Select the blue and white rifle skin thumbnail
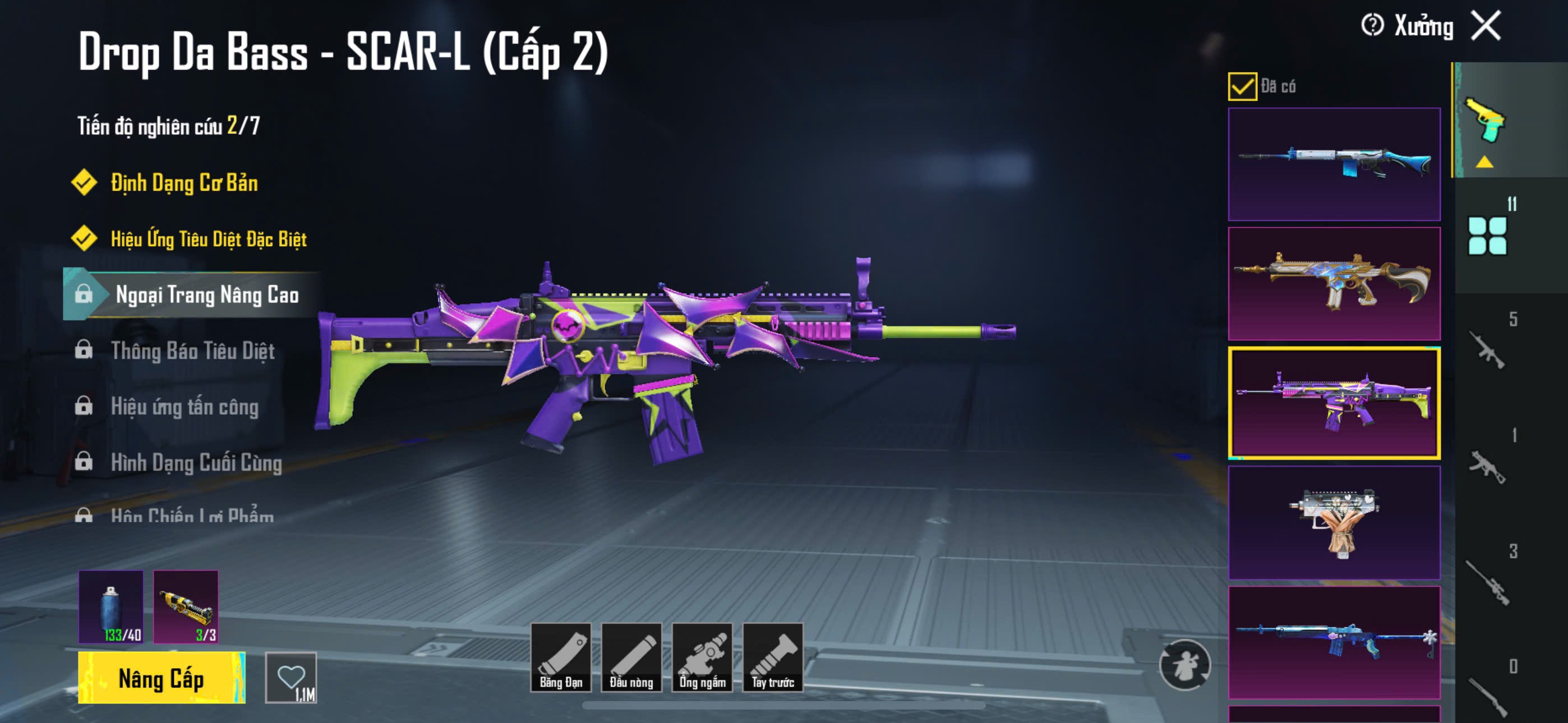The height and width of the screenshot is (723, 1568). [1334, 164]
